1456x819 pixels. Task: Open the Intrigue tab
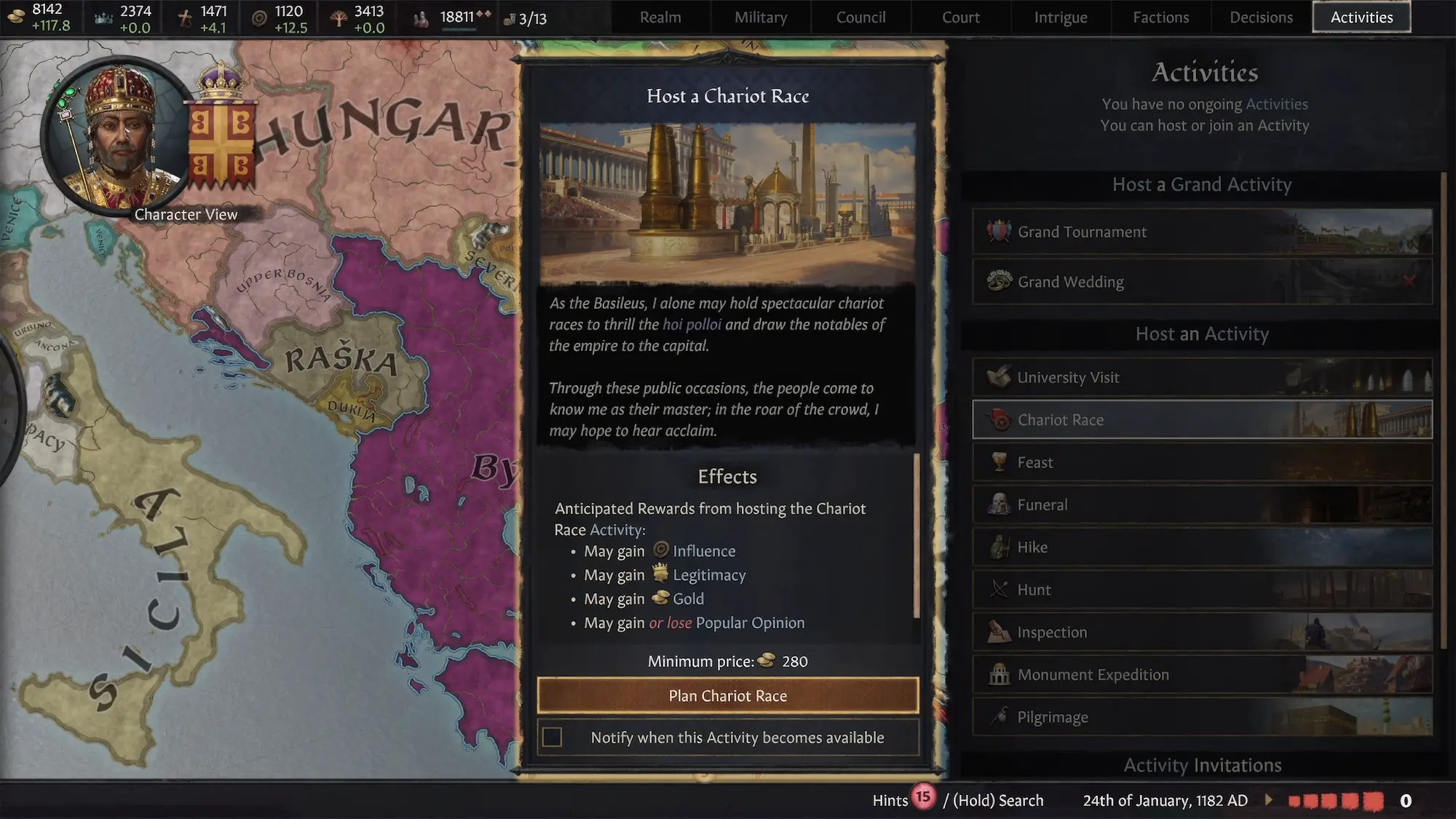pos(1061,17)
